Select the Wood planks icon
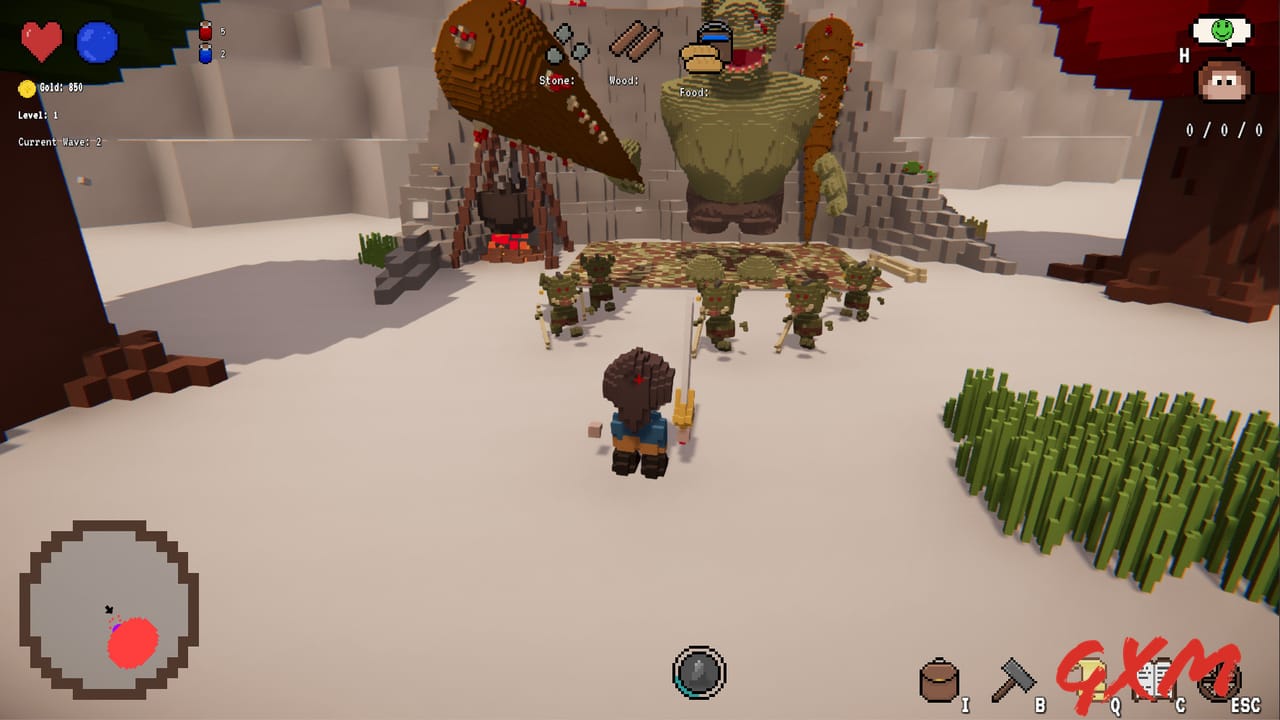The height and width of the screenshot is (720, 1280). click(637, 42)
